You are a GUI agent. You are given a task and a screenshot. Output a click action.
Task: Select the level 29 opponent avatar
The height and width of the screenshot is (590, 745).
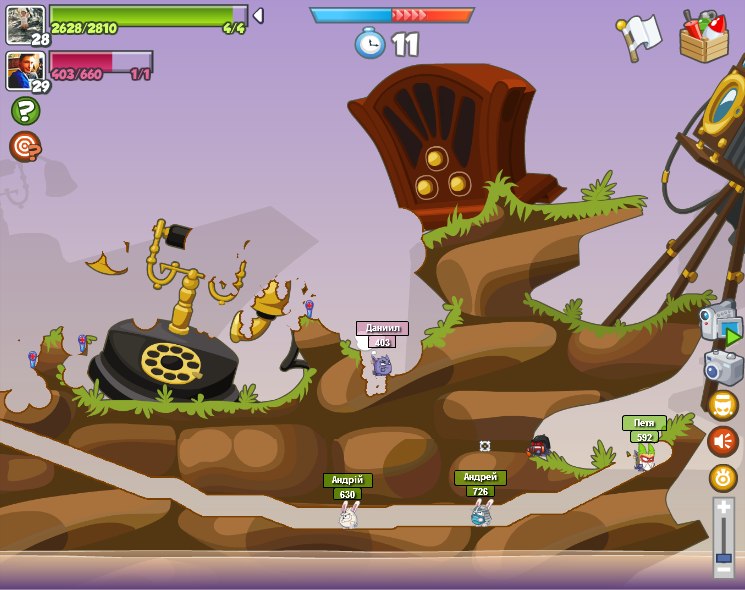pos(25,71)
